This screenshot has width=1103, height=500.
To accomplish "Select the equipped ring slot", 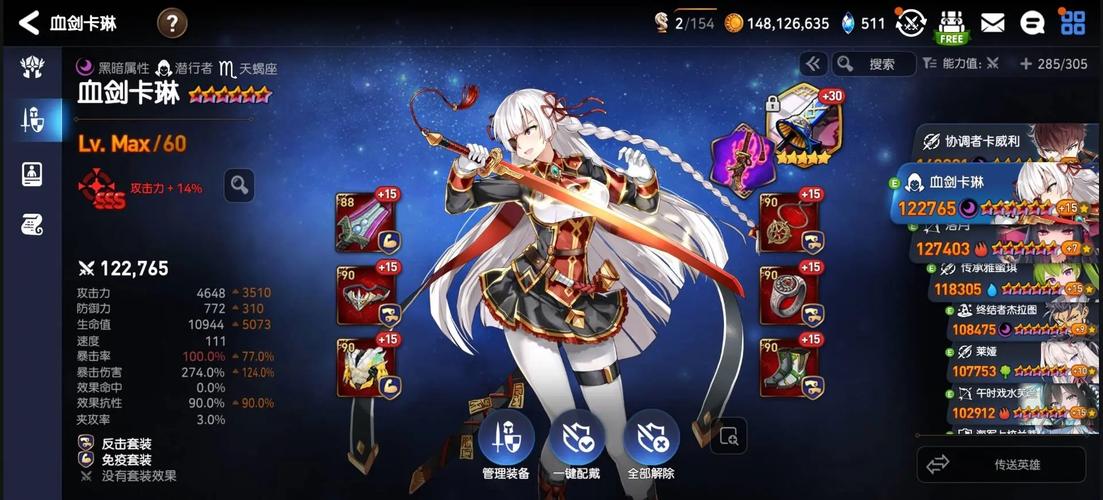I will click(x=789, y=295).
